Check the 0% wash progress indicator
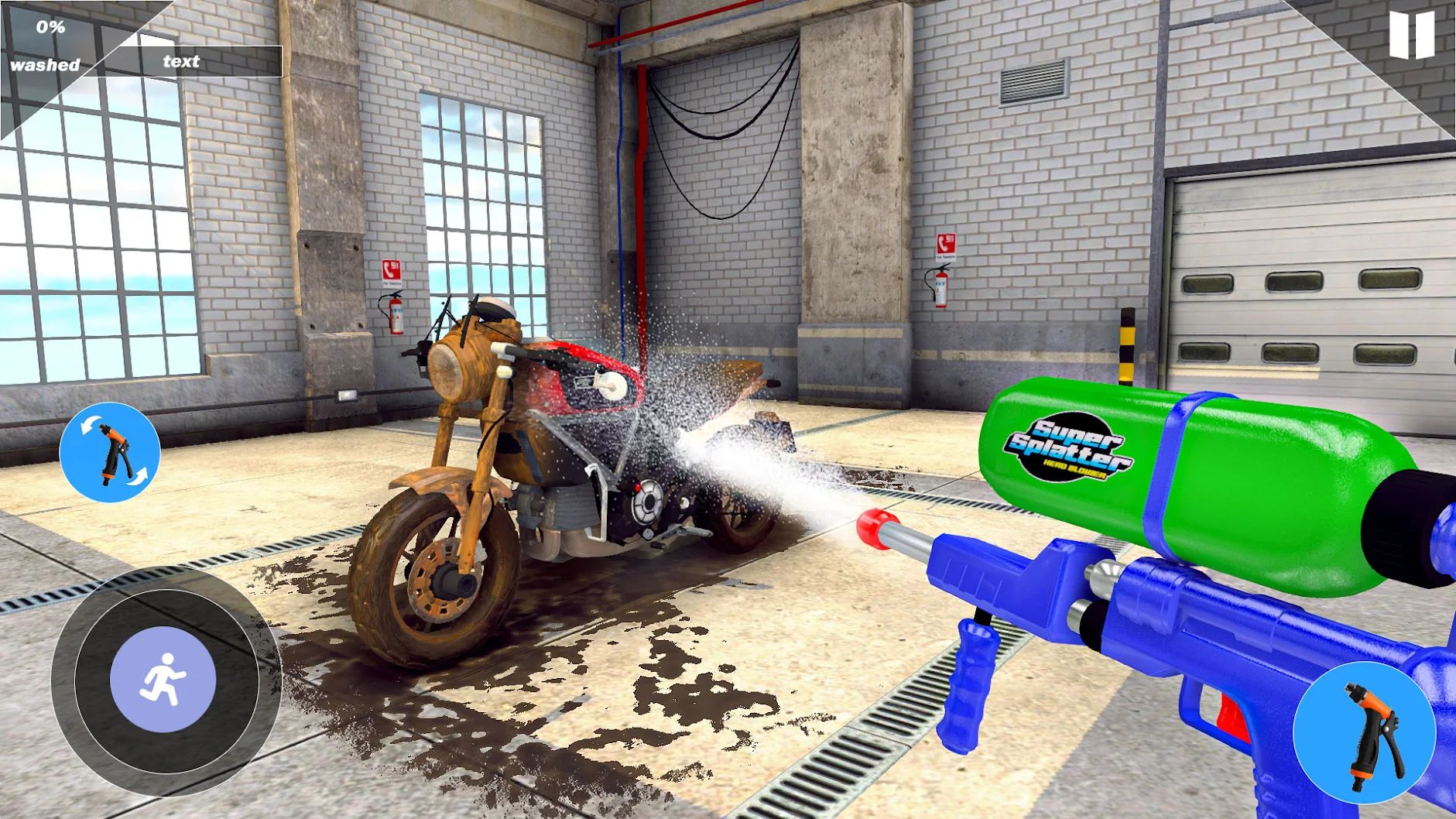 click(49, 31)
